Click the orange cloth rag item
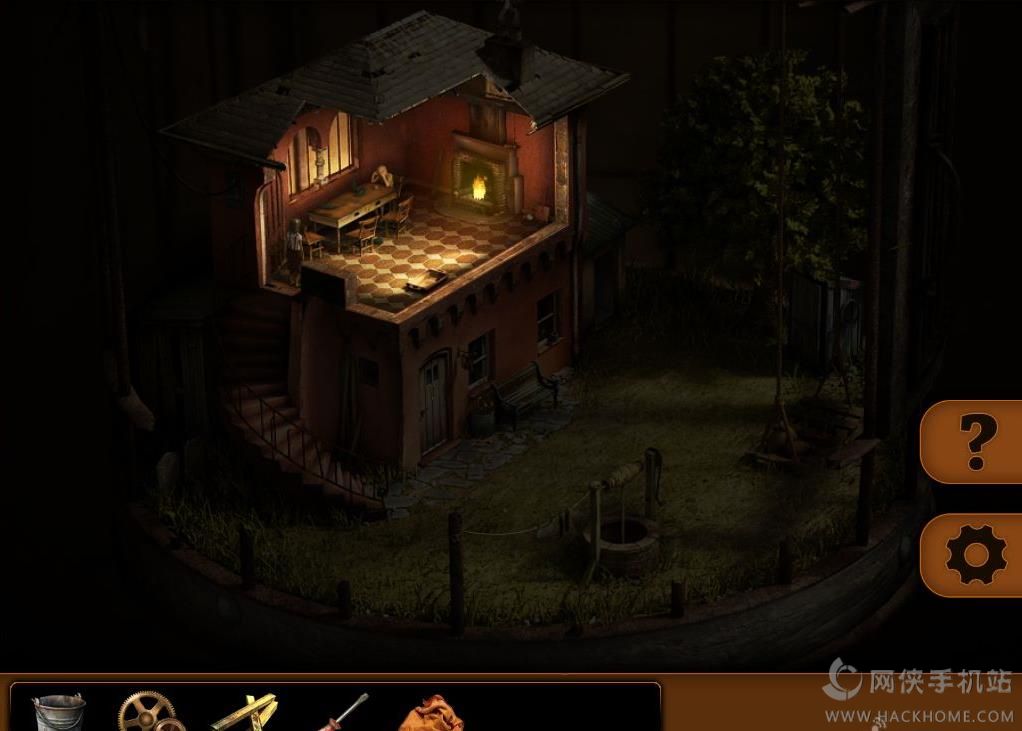Image resolution: width=1022 pixels, height=731 pixels. (432, 715)
